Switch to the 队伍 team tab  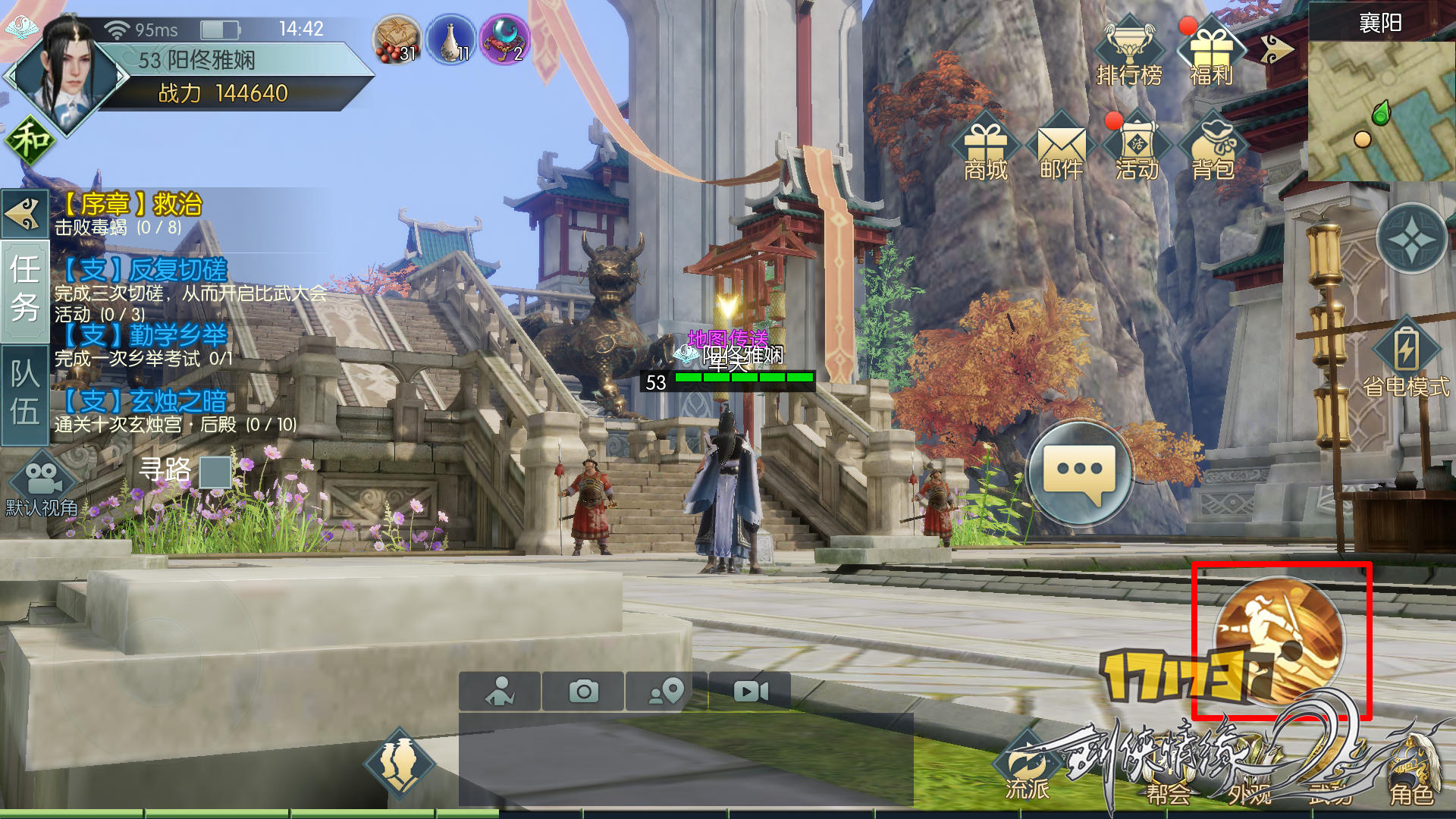click(x=25, y=394)
